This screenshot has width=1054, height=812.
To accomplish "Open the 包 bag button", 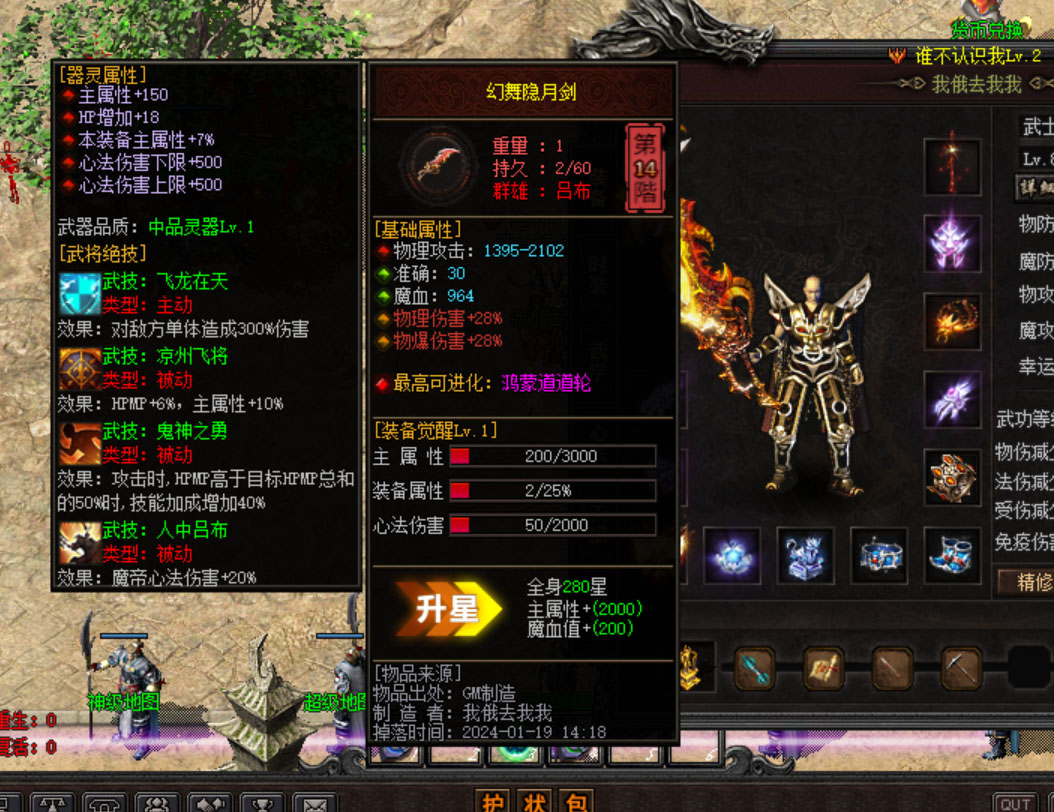I will (577, 802).
